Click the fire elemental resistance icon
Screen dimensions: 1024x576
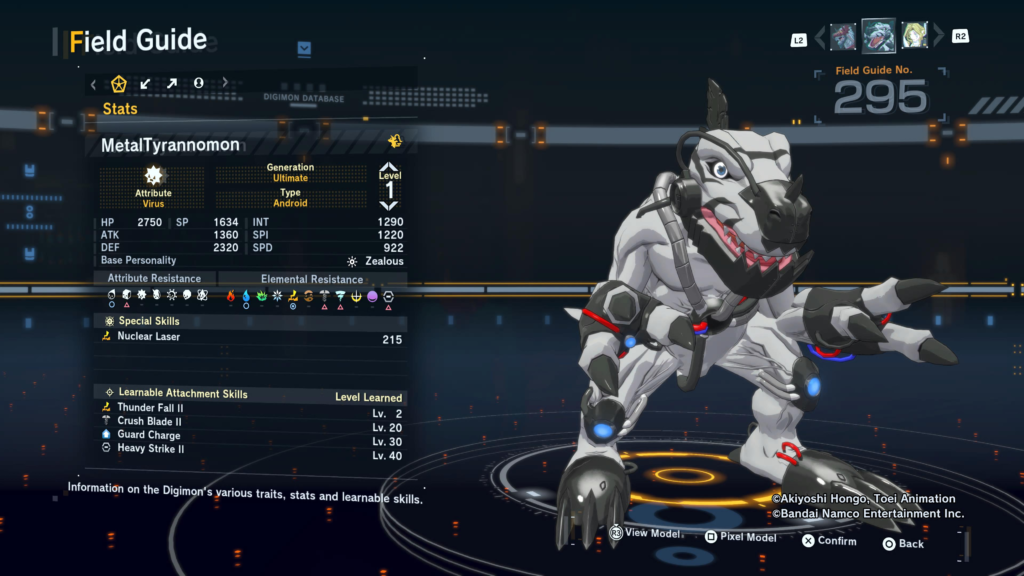tap(231, 296)
